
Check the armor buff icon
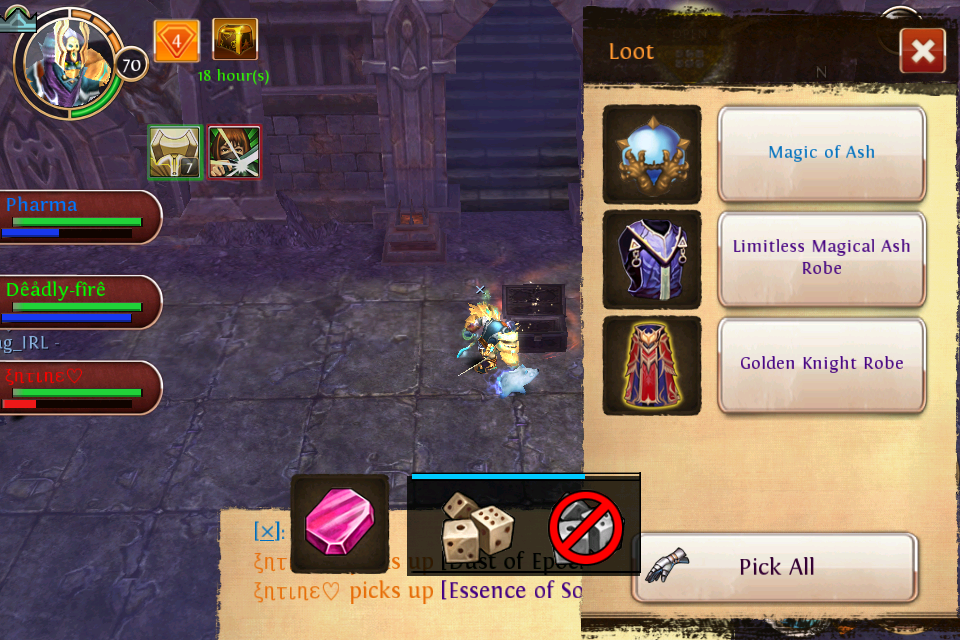pyautogui.click(x=175, y=152)
